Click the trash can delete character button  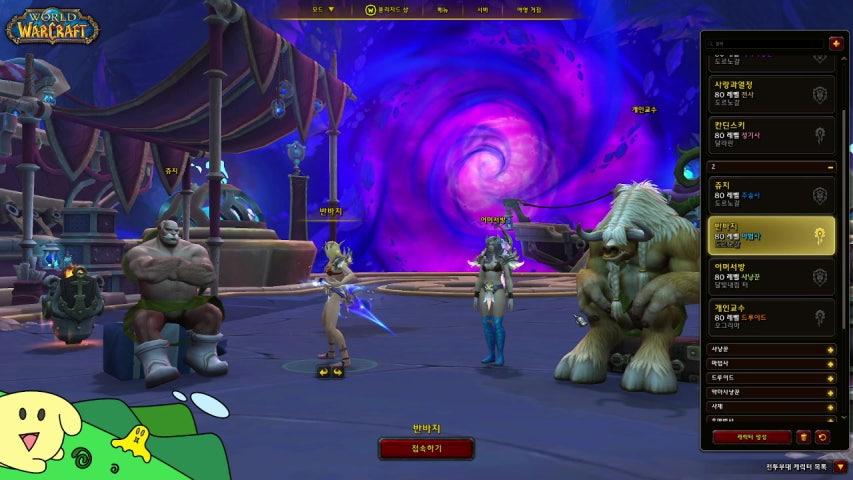coord(803,437)
